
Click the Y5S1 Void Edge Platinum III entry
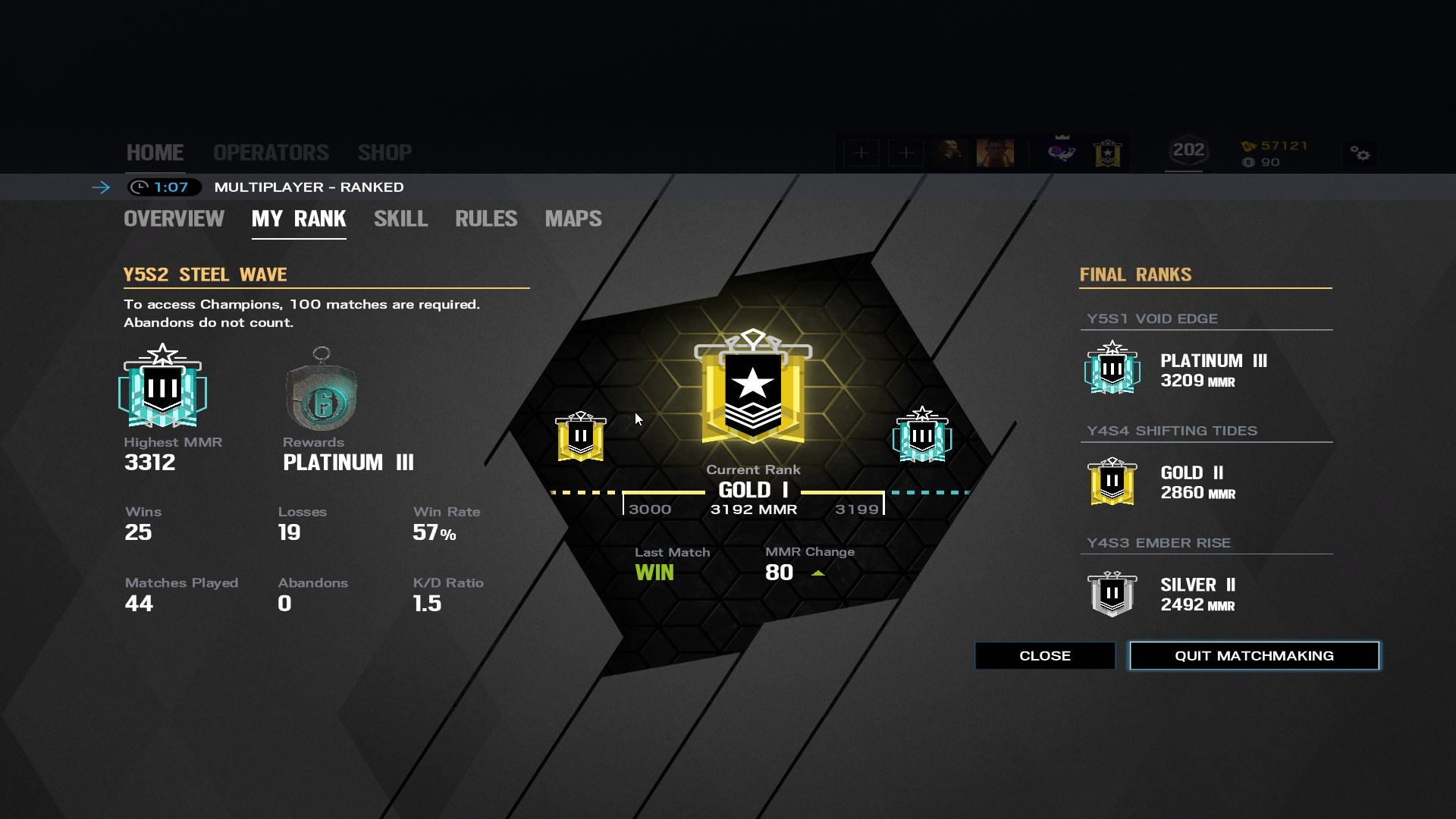[1175, 369]
